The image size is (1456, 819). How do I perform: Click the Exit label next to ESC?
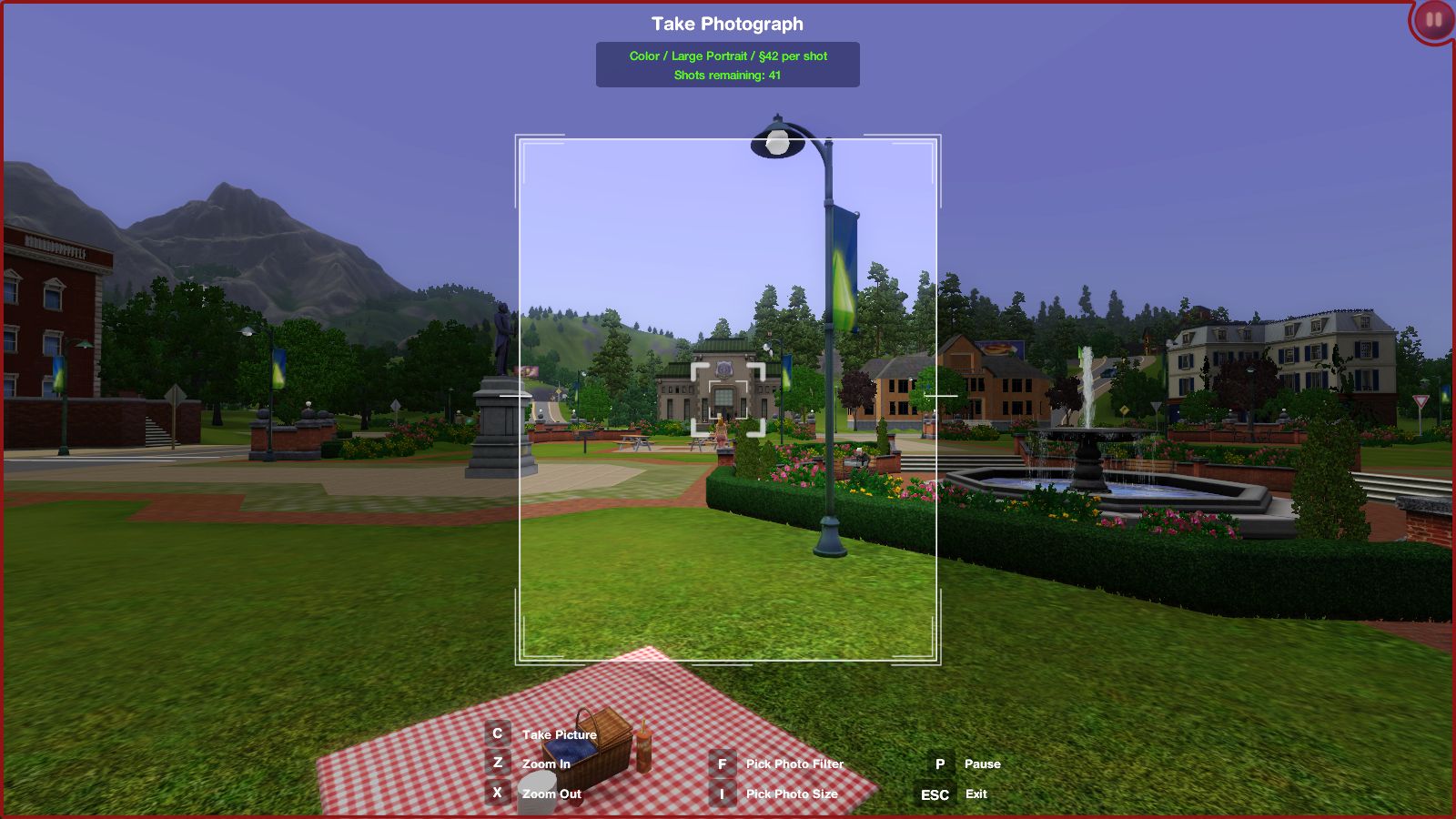tap(975, 794)
